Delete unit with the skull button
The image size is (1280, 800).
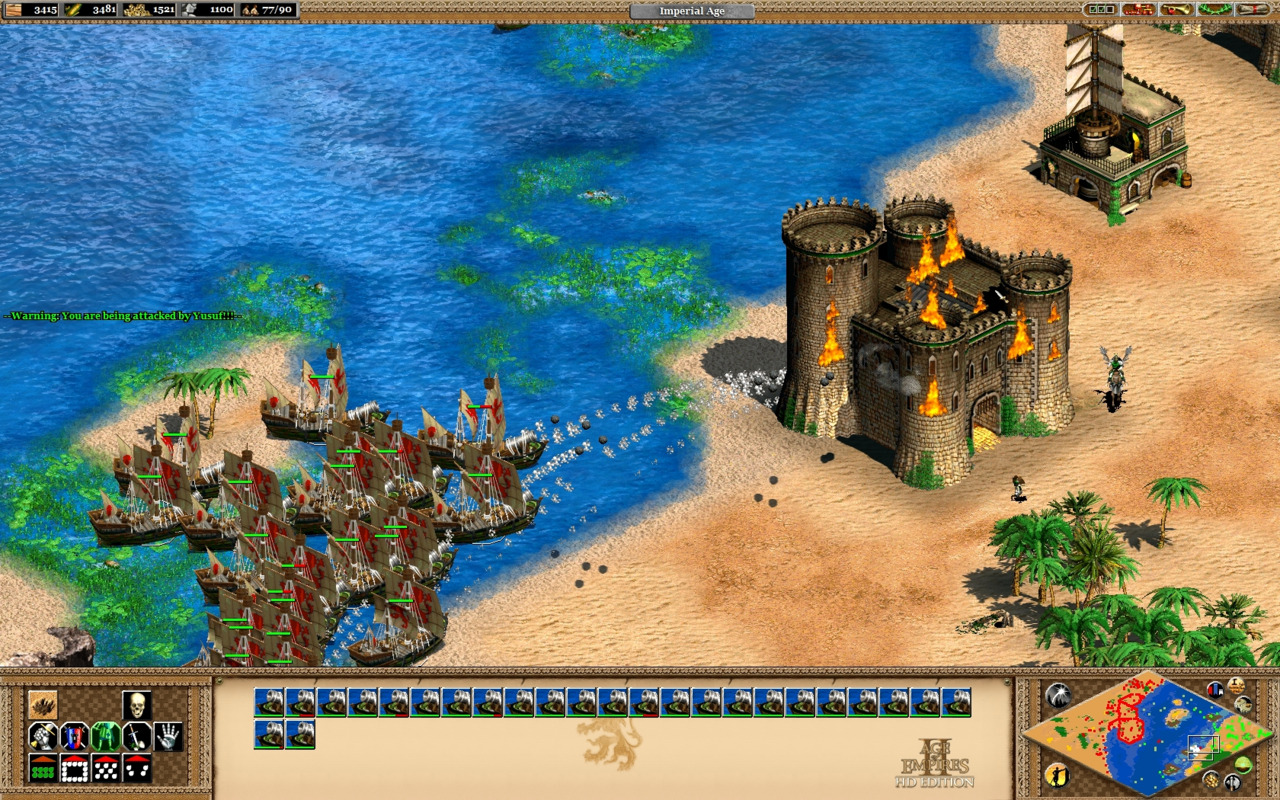[x=137, y=705]
